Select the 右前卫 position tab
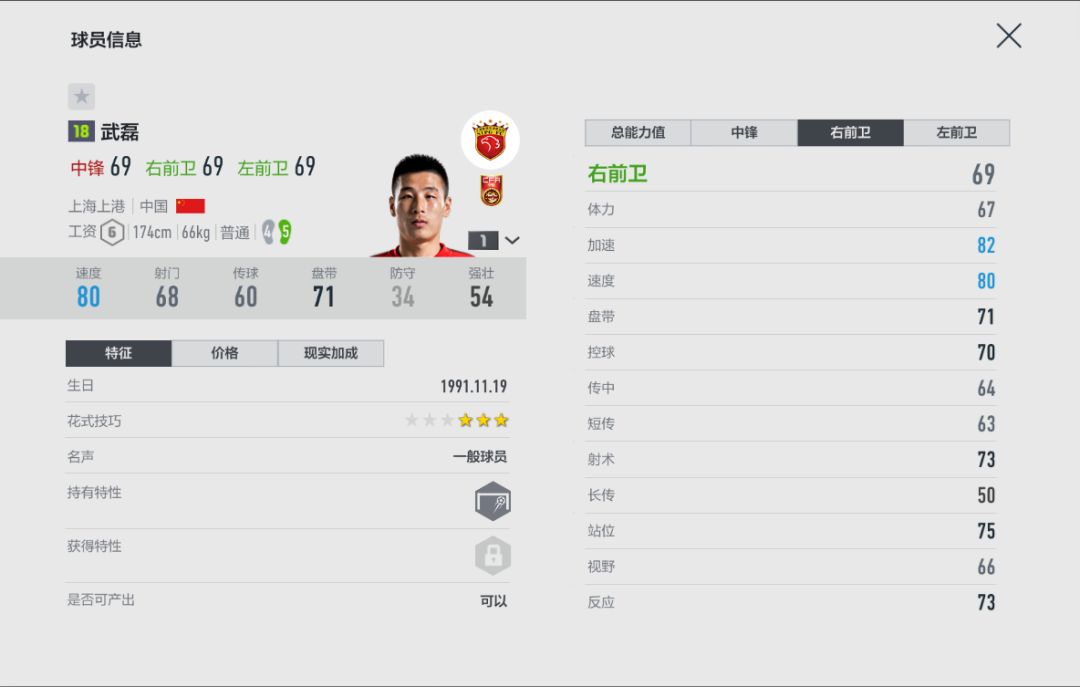1080x687 pixels. pyautogui.click(x=850, y=132)
